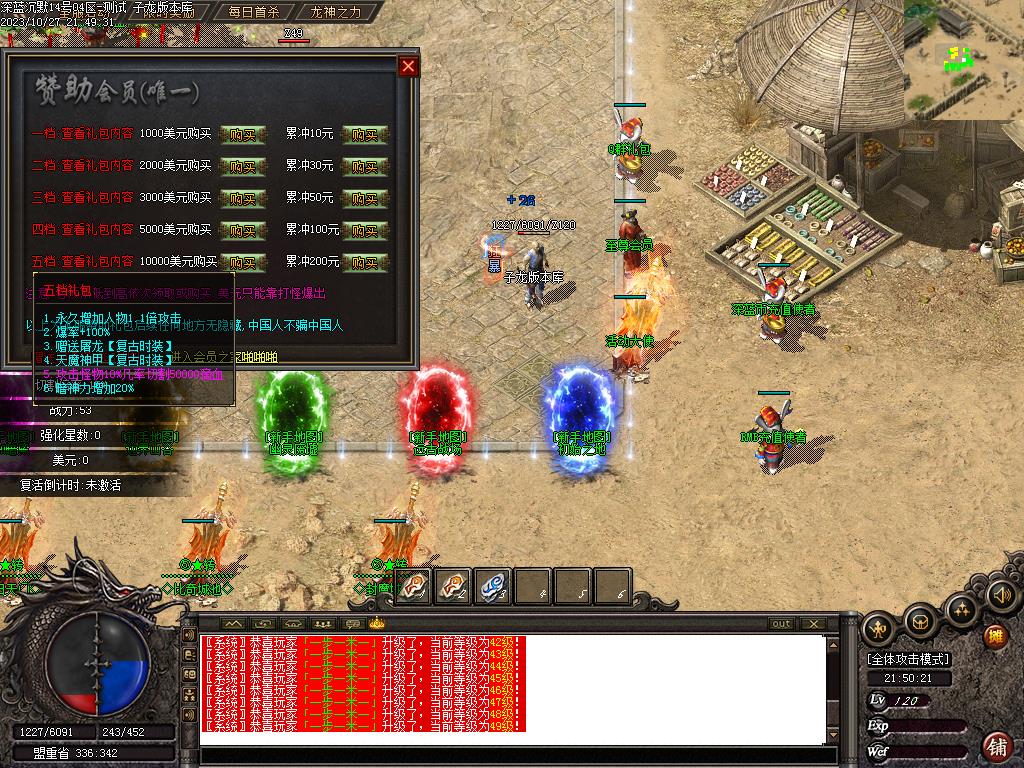Open the 摊 stall button
Image resolution: width=1024 pixels, height=768 pixels.
[x=995, y=636]
